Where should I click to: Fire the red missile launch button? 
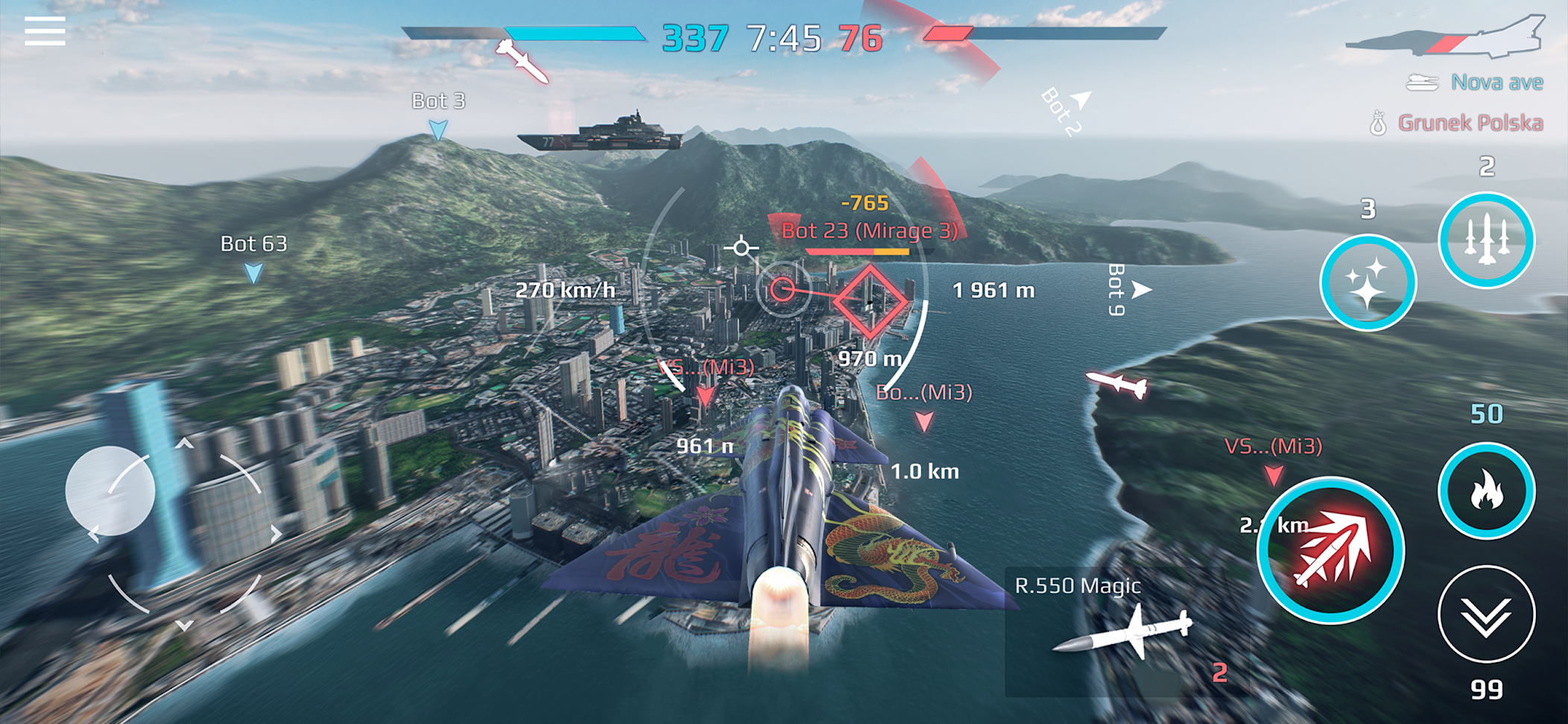click(1331, 551)
